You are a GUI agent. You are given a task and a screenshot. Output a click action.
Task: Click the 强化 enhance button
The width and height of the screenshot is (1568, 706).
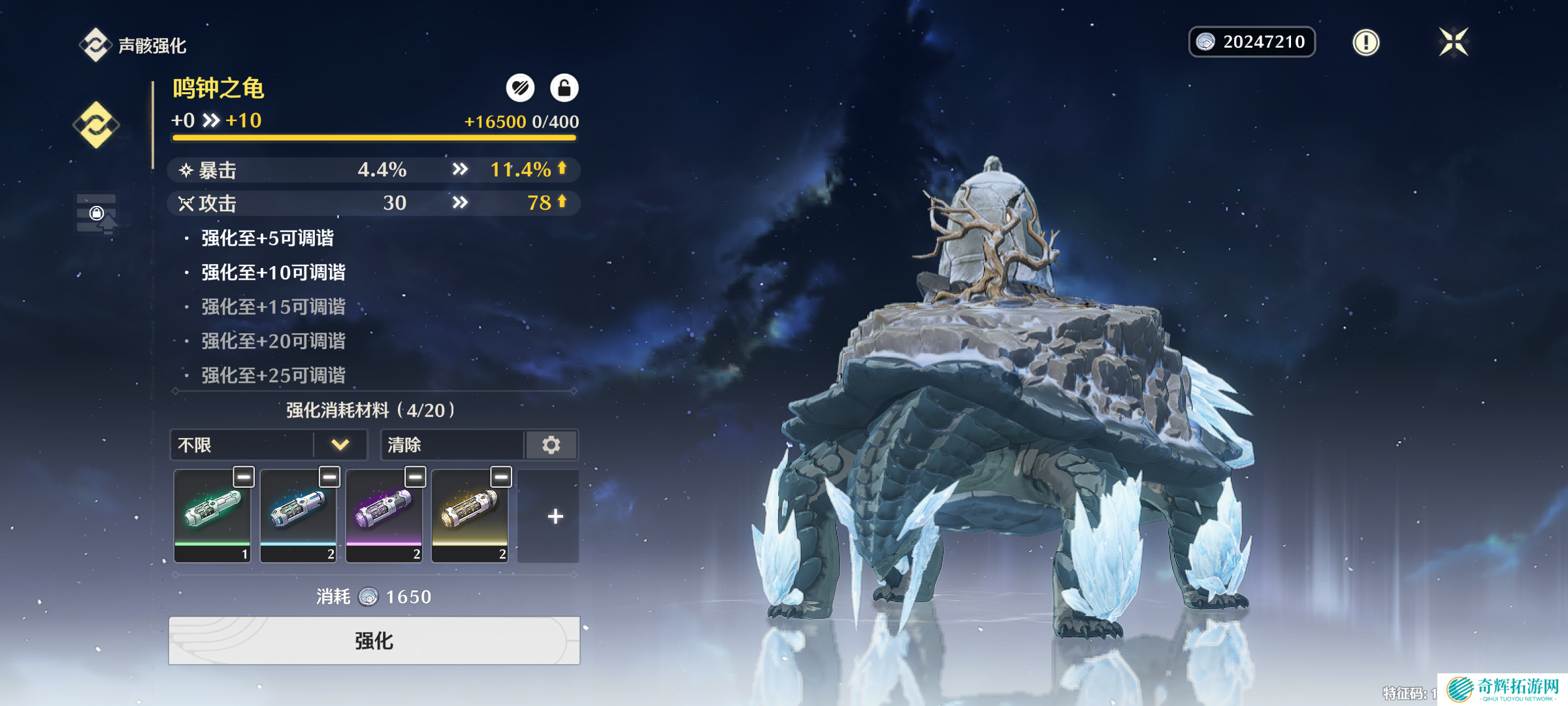pos(374,641)
